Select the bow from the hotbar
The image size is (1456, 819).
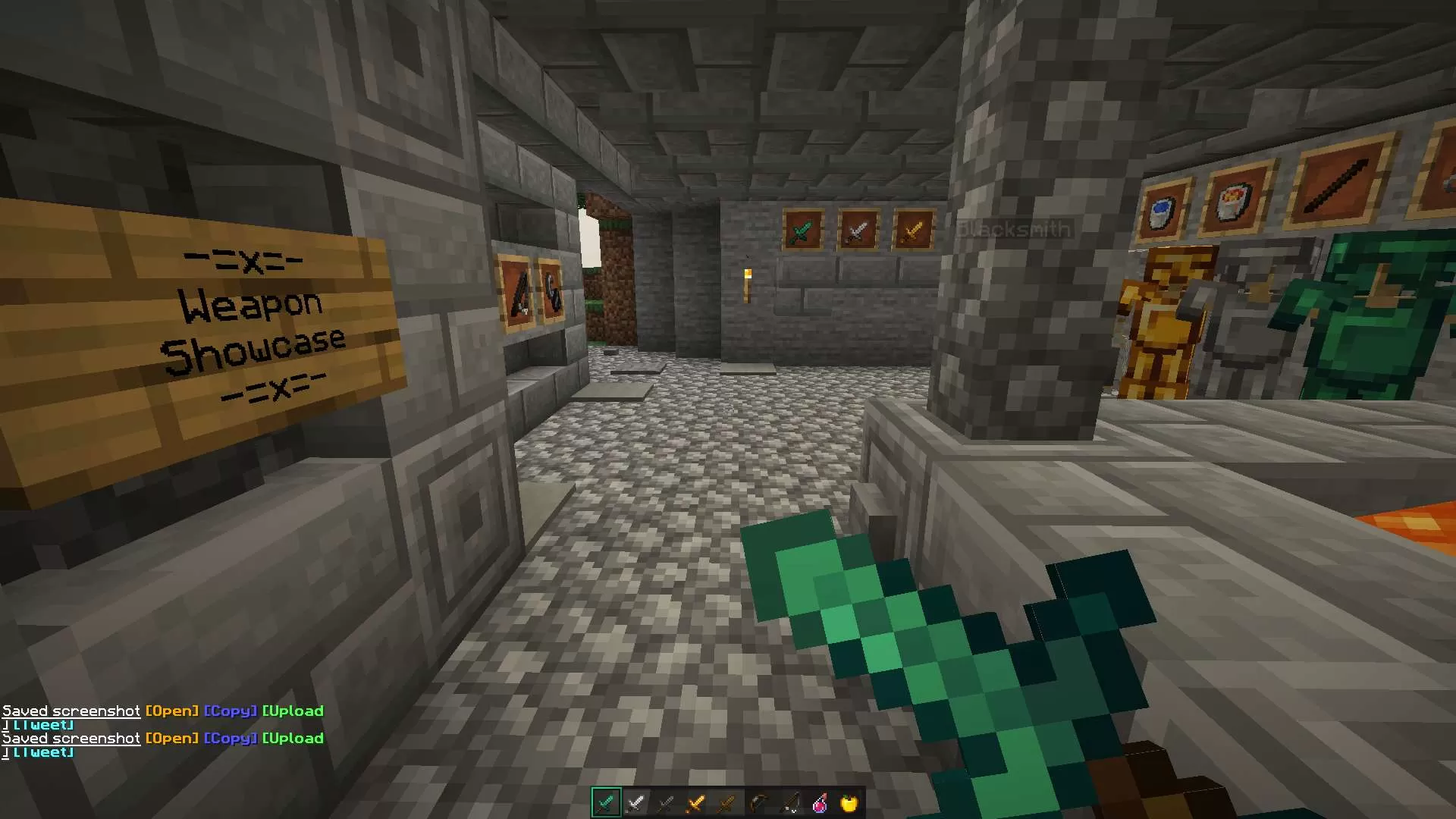757,802
